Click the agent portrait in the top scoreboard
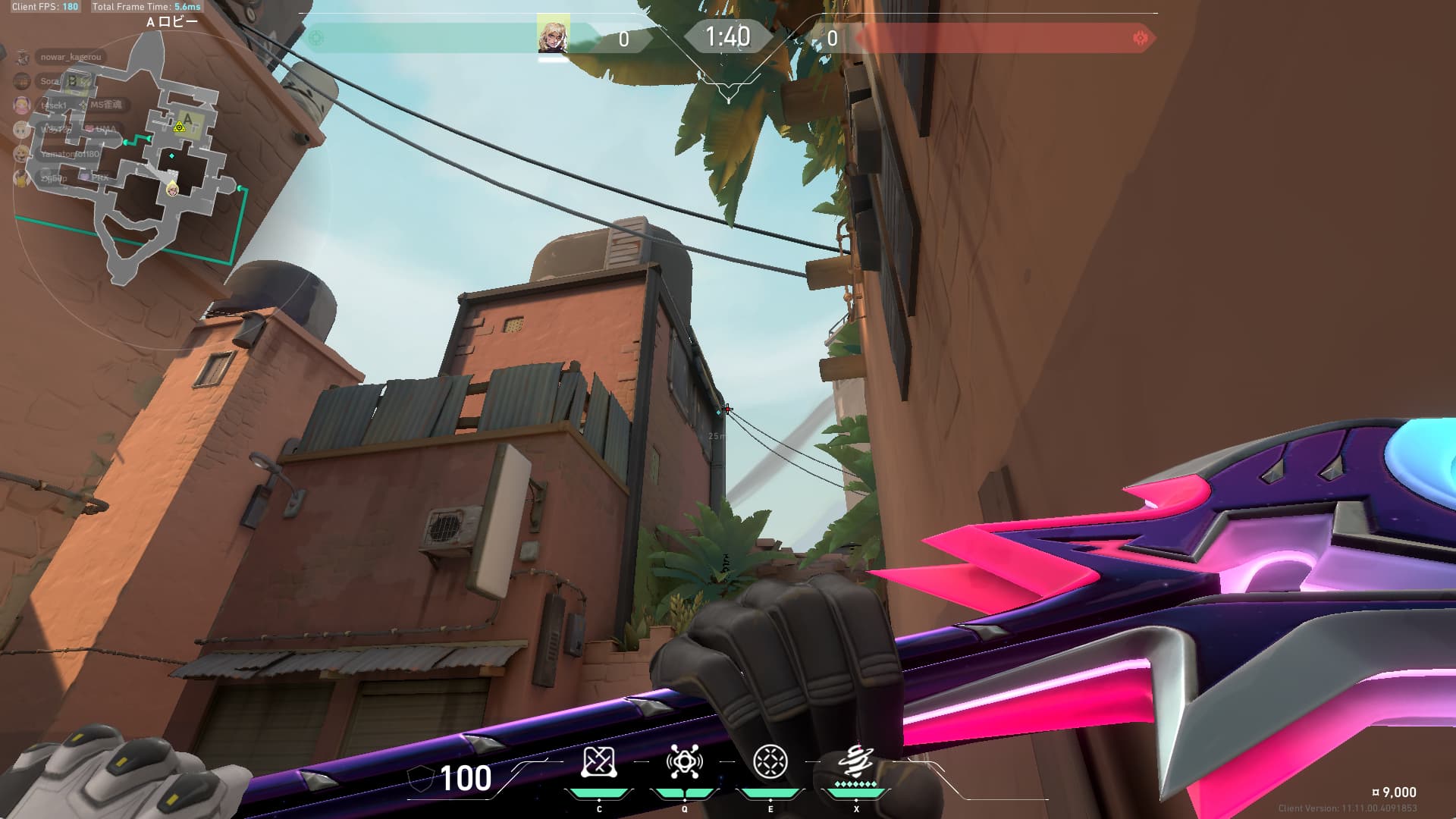This screenshot has height=819, width=1456. tap(553, 35)
